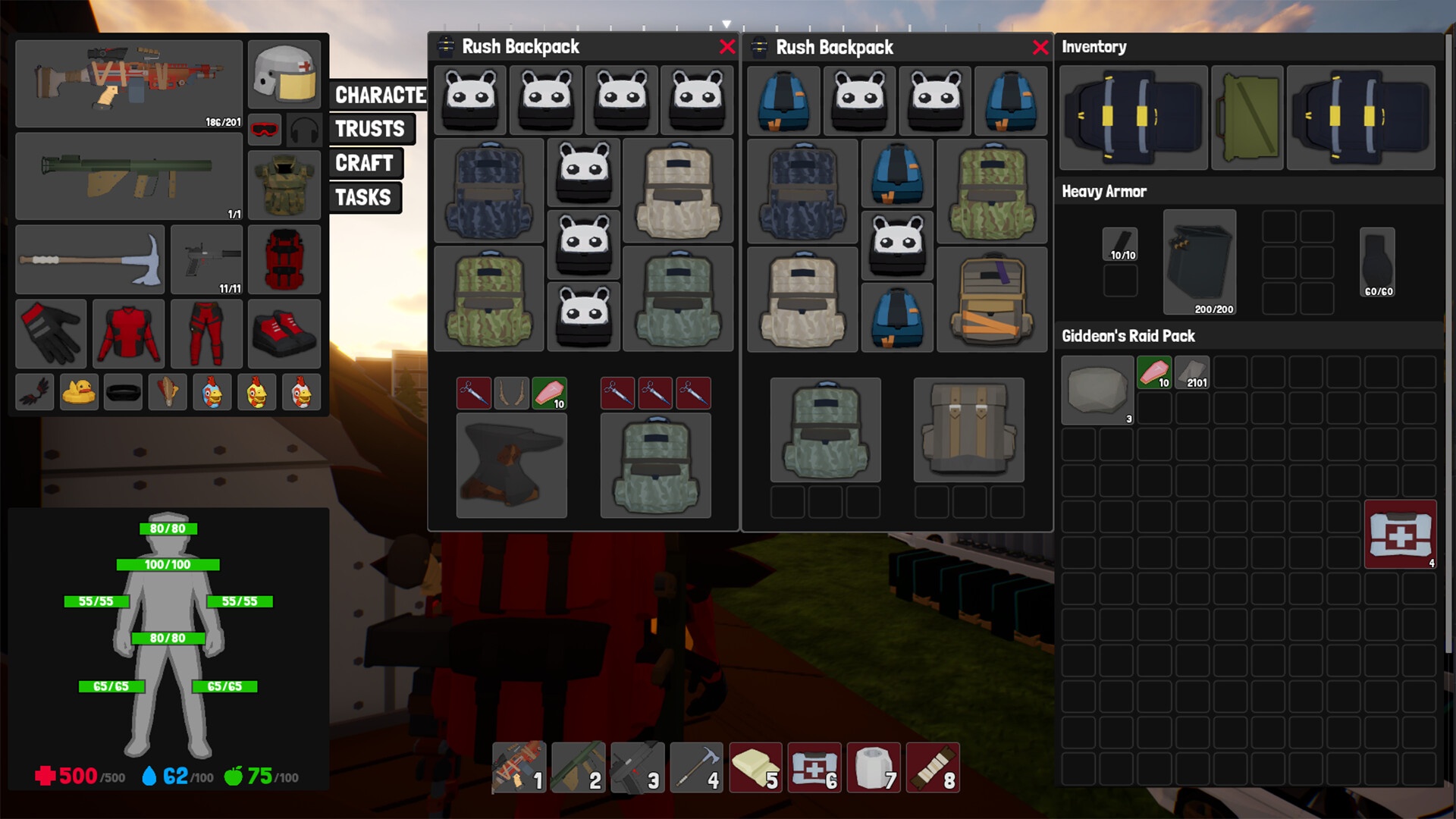Select the equipped fire axe melee slot
This screenshot has width=1456, height=819.
[x=89, y=259]
